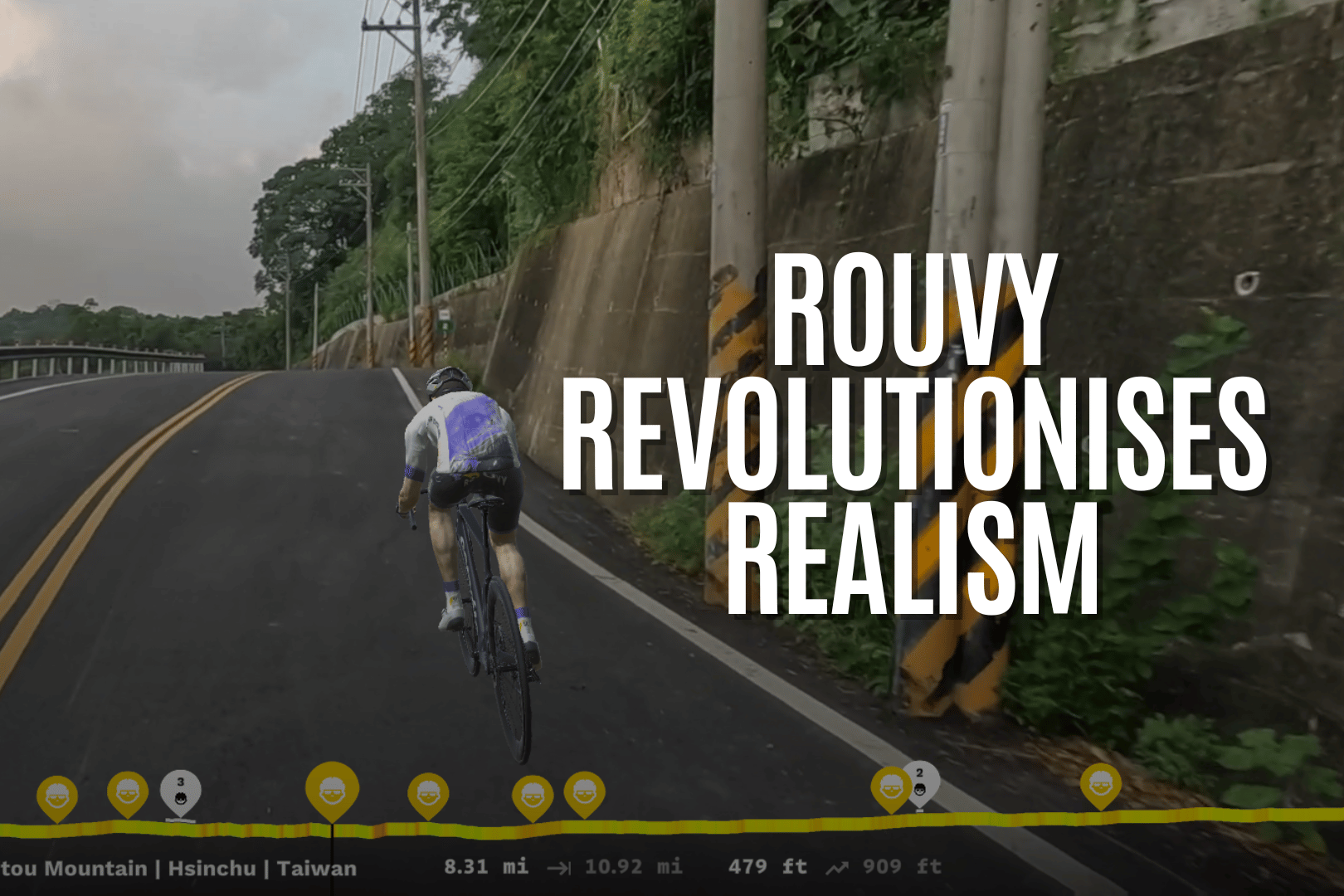The height and width of the screenshot is (896, 1344).
Task: Click the 8.31 mi distance readout
Action: pos(486,867)
